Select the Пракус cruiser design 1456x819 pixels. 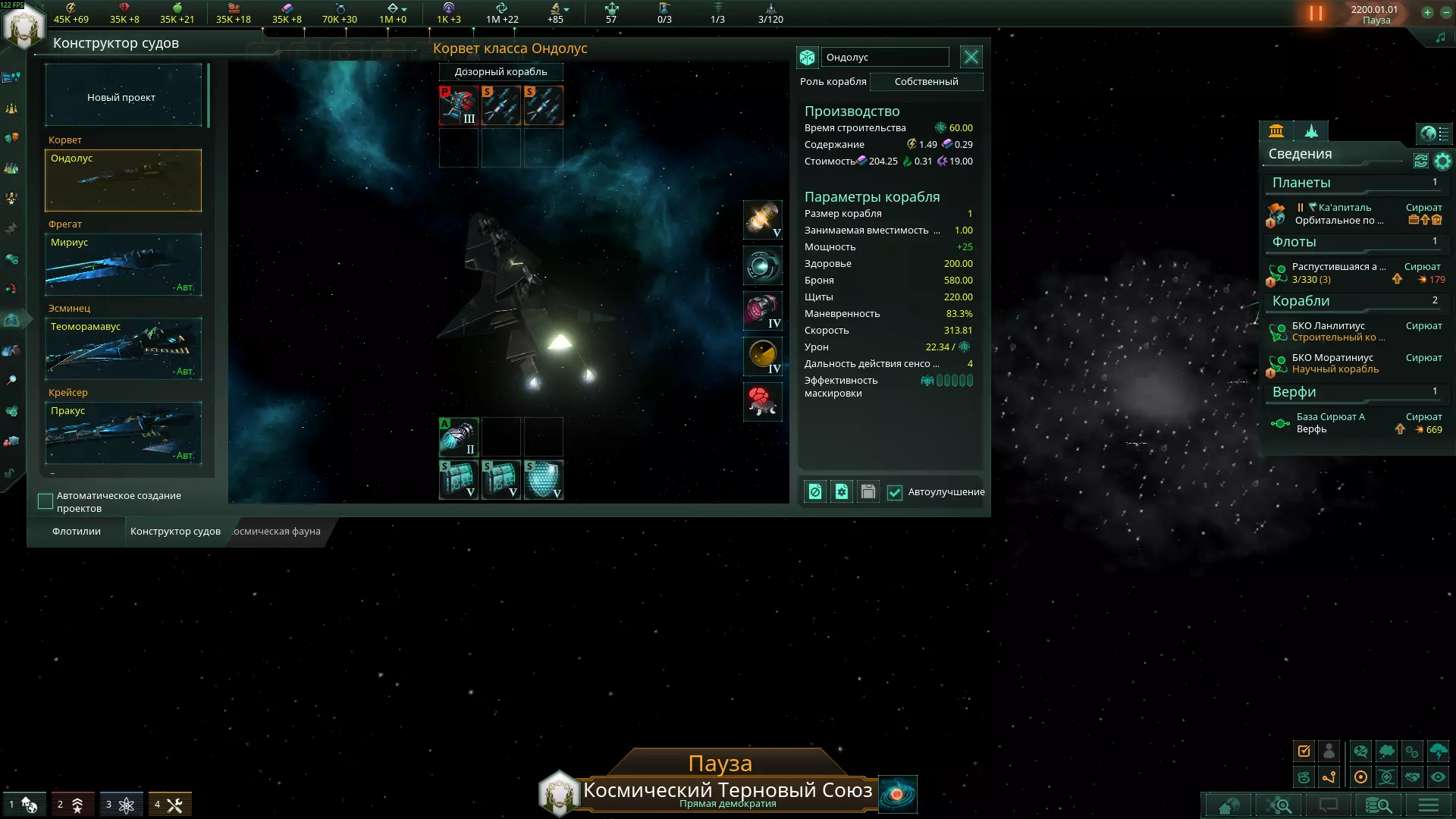click(x=123, y=433)
